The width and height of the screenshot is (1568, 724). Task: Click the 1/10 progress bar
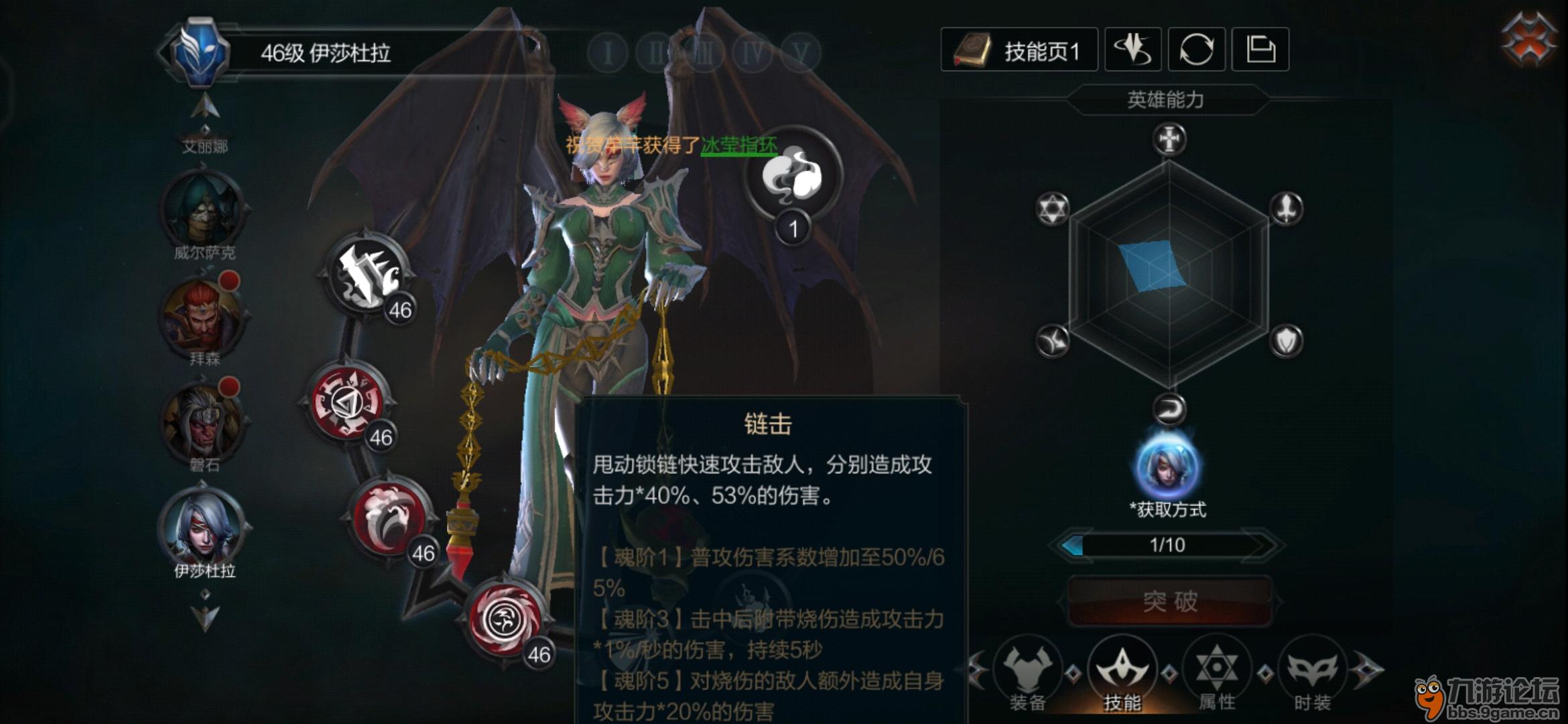click(1168, 544)
